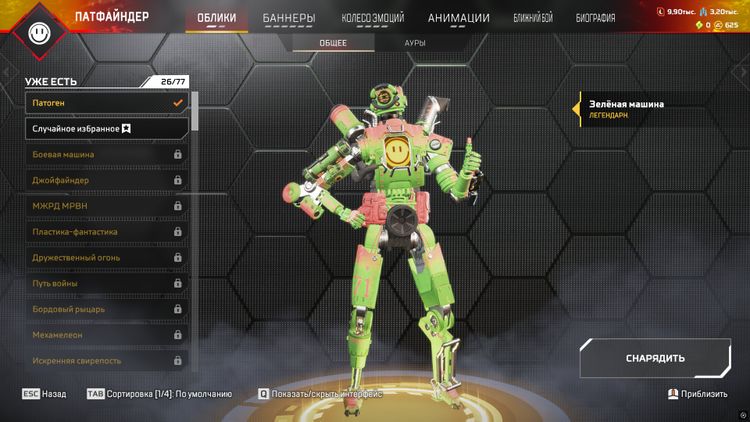Screen dimensions: 750x422
Task: Choose the Патоген skin
Action: coord(107,102)
